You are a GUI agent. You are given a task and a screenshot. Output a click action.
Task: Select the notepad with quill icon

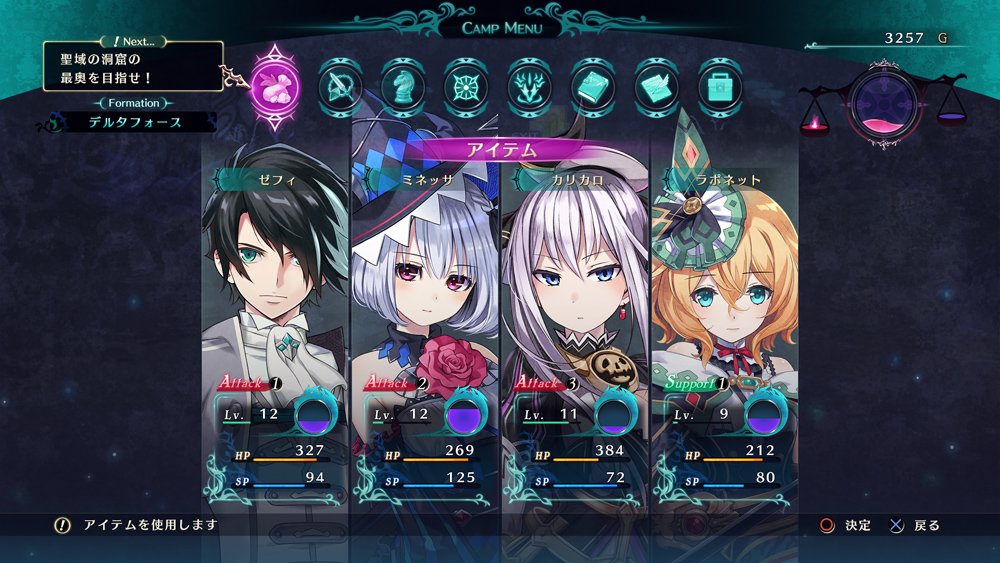pyautogui.click(x=657, y=86)
